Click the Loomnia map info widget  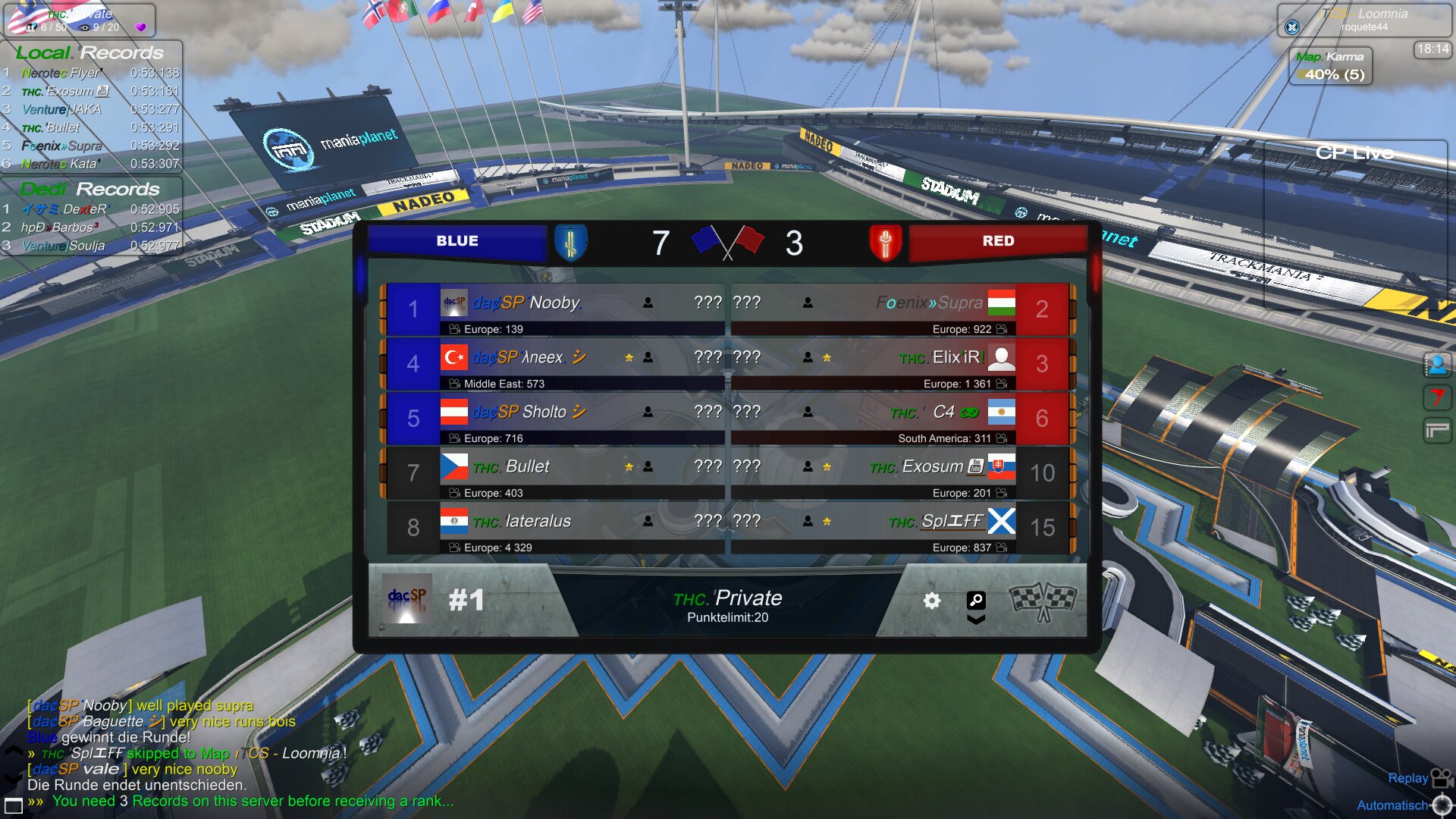[x=1363, y=20]
